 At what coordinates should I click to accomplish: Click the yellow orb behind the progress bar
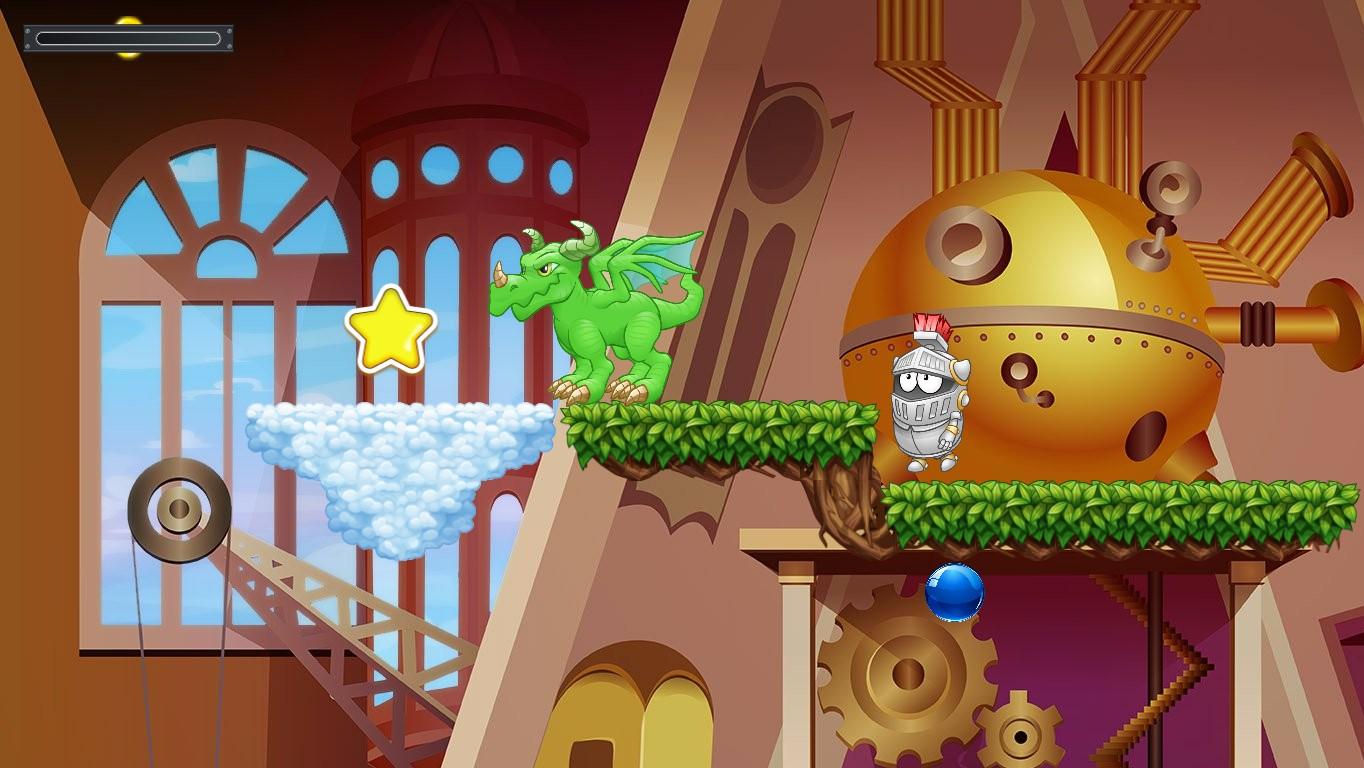tap(130, 20)
